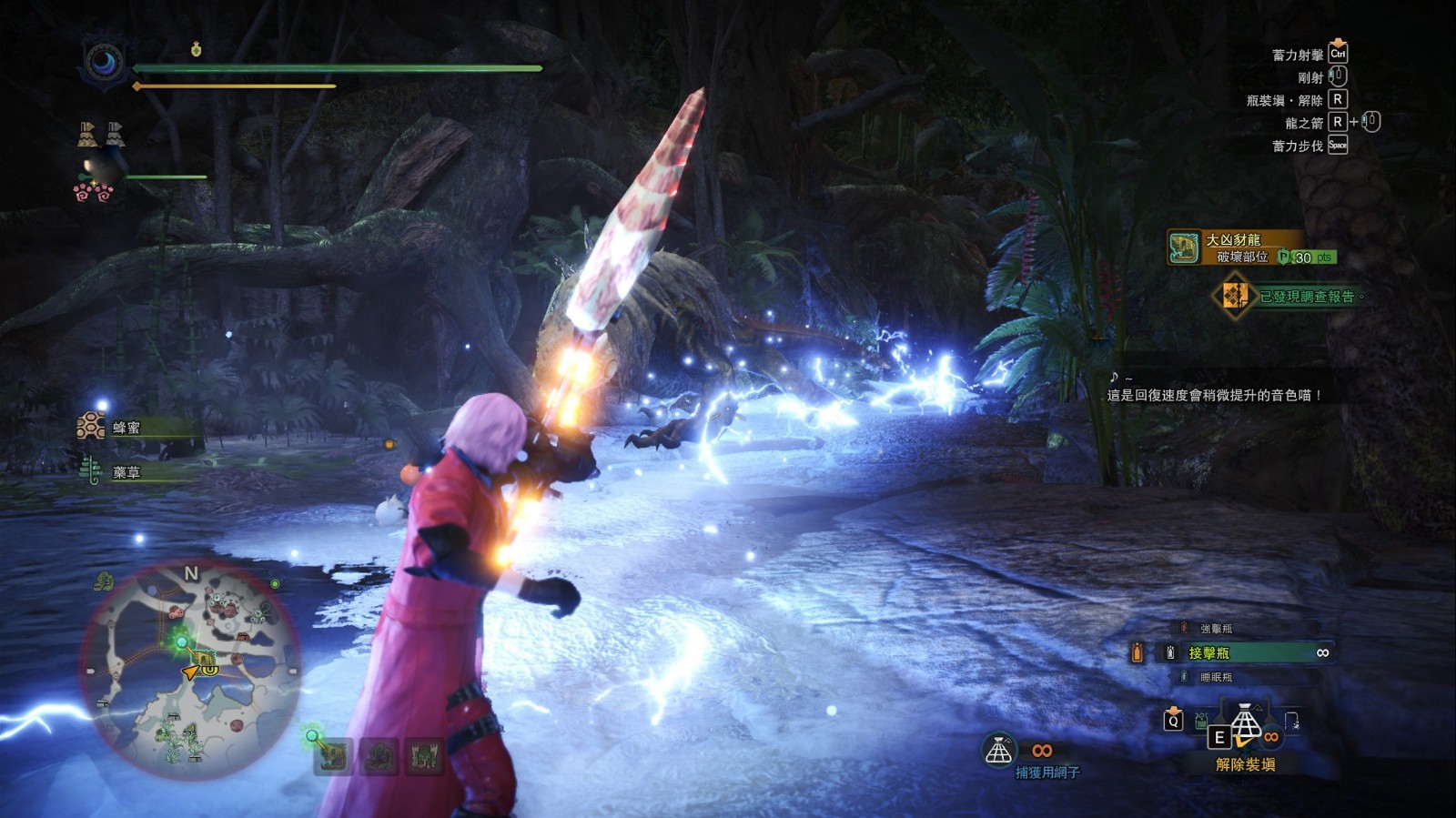The image size is (1456, 818).
Task: Click the rightmost monster icon in the tracker row
Action: pos(423,756)
